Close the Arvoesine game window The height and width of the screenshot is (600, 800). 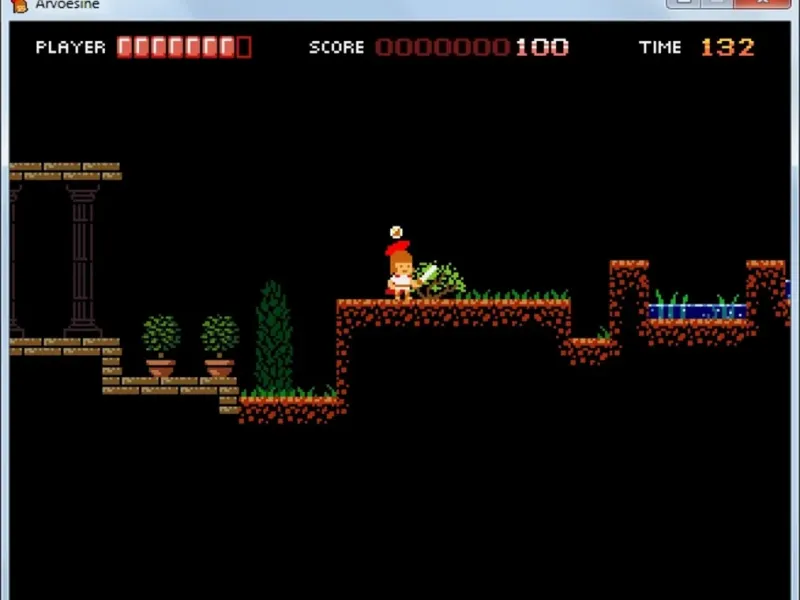click(760, 3)
